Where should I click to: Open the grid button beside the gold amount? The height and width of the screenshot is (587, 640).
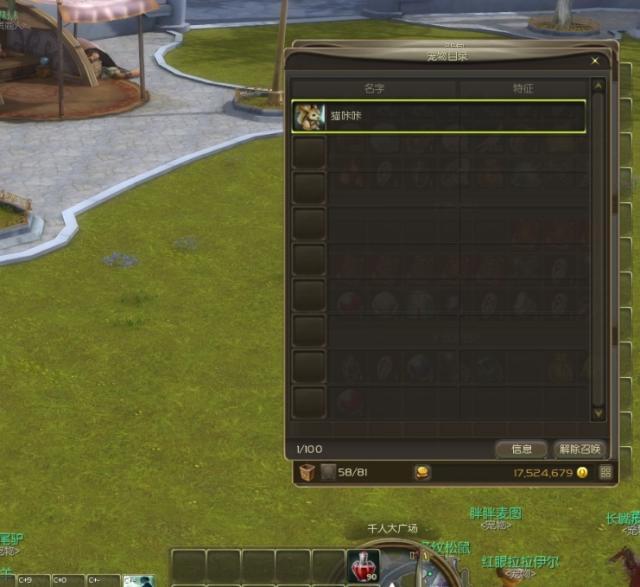point(605,472)
